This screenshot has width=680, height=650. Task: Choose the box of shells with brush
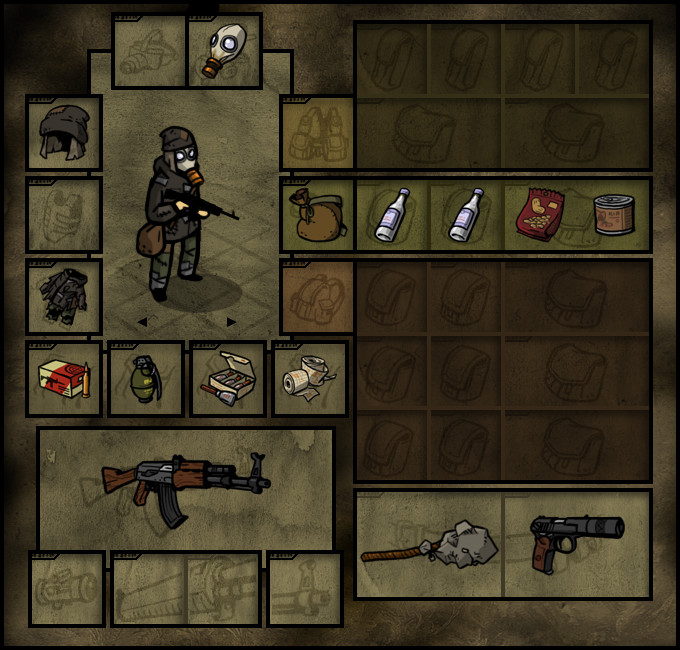228,379
